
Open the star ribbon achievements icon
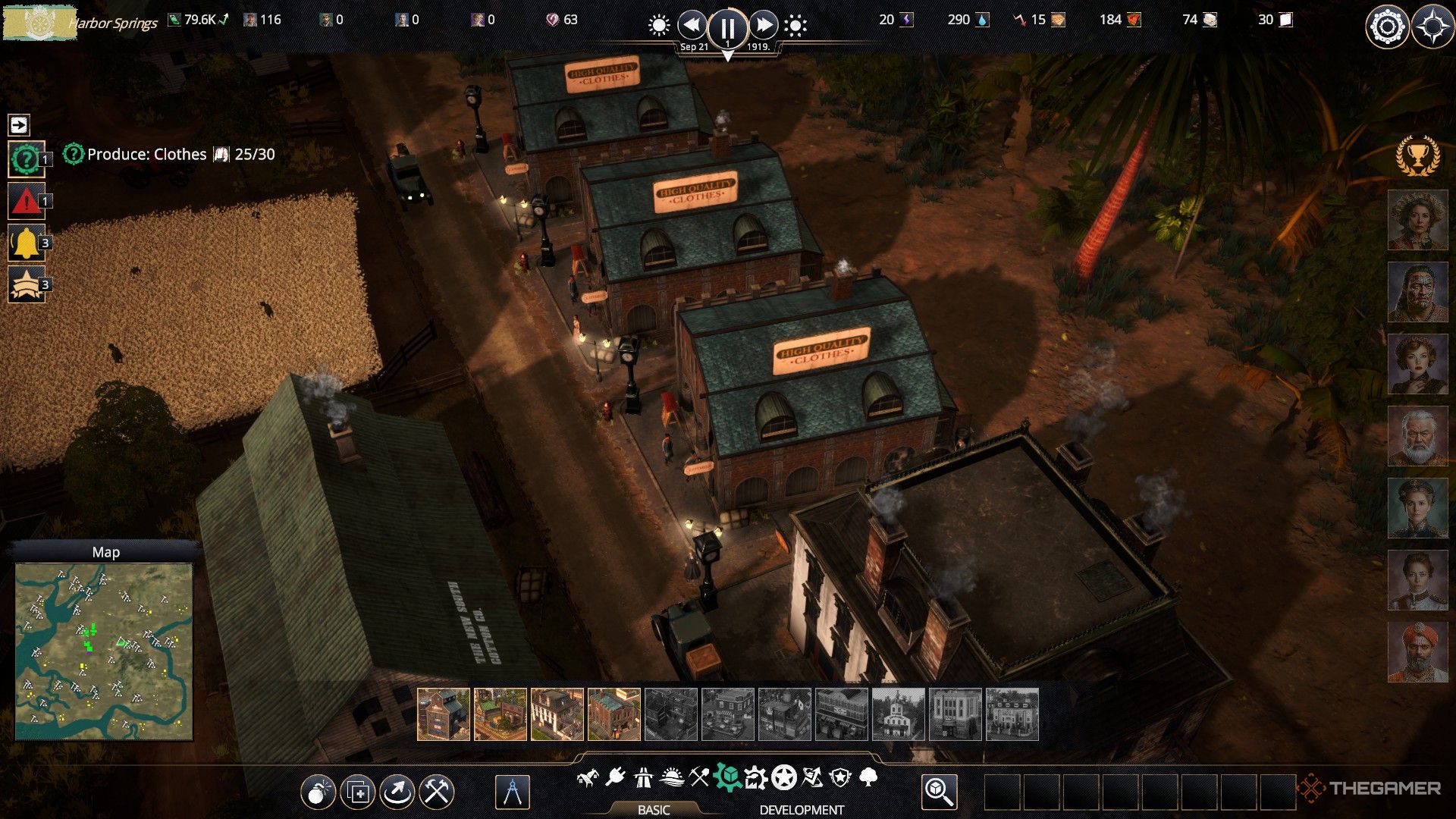point(26,284)
